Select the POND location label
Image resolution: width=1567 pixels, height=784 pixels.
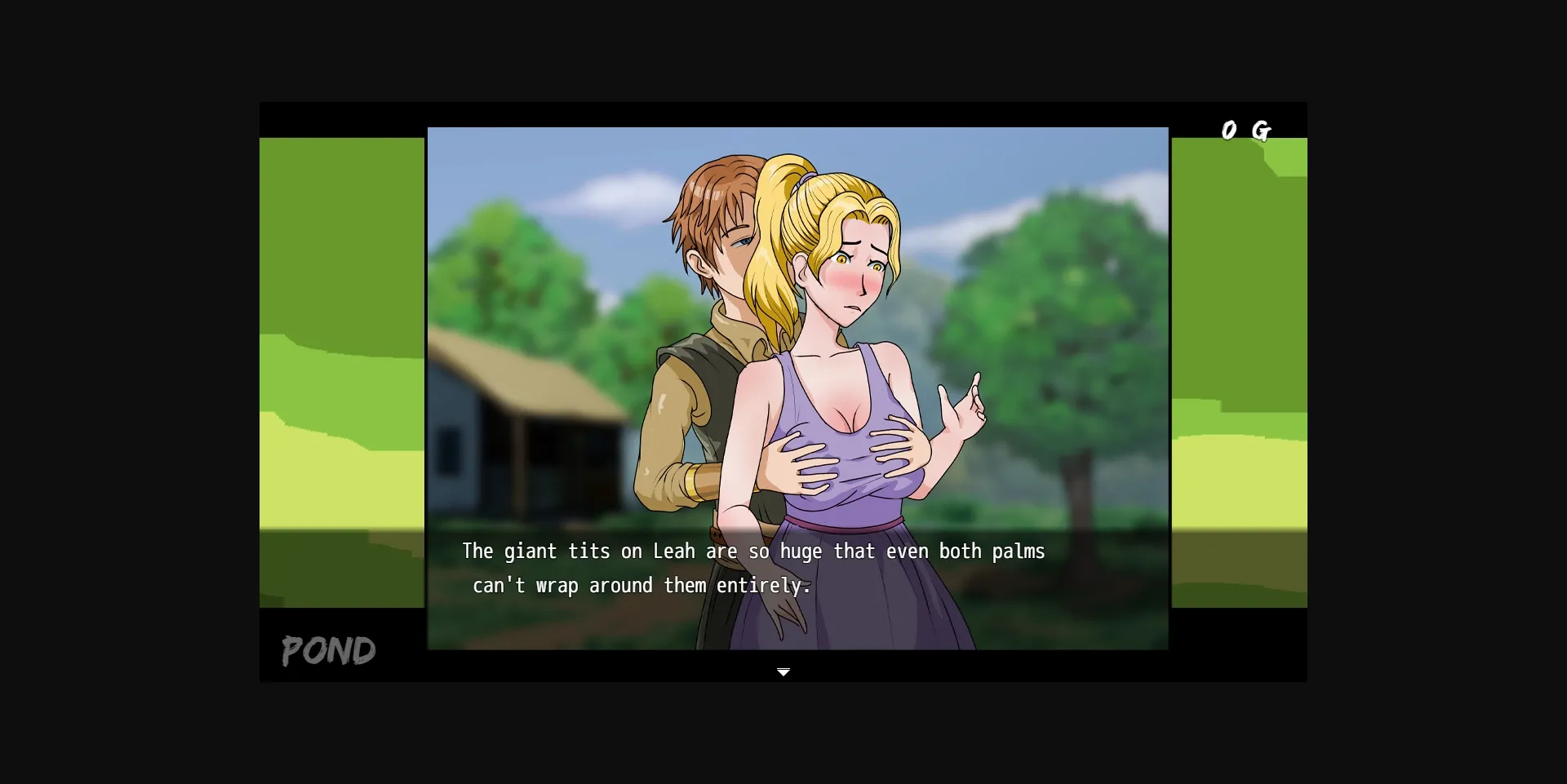[x=327, y=650]
